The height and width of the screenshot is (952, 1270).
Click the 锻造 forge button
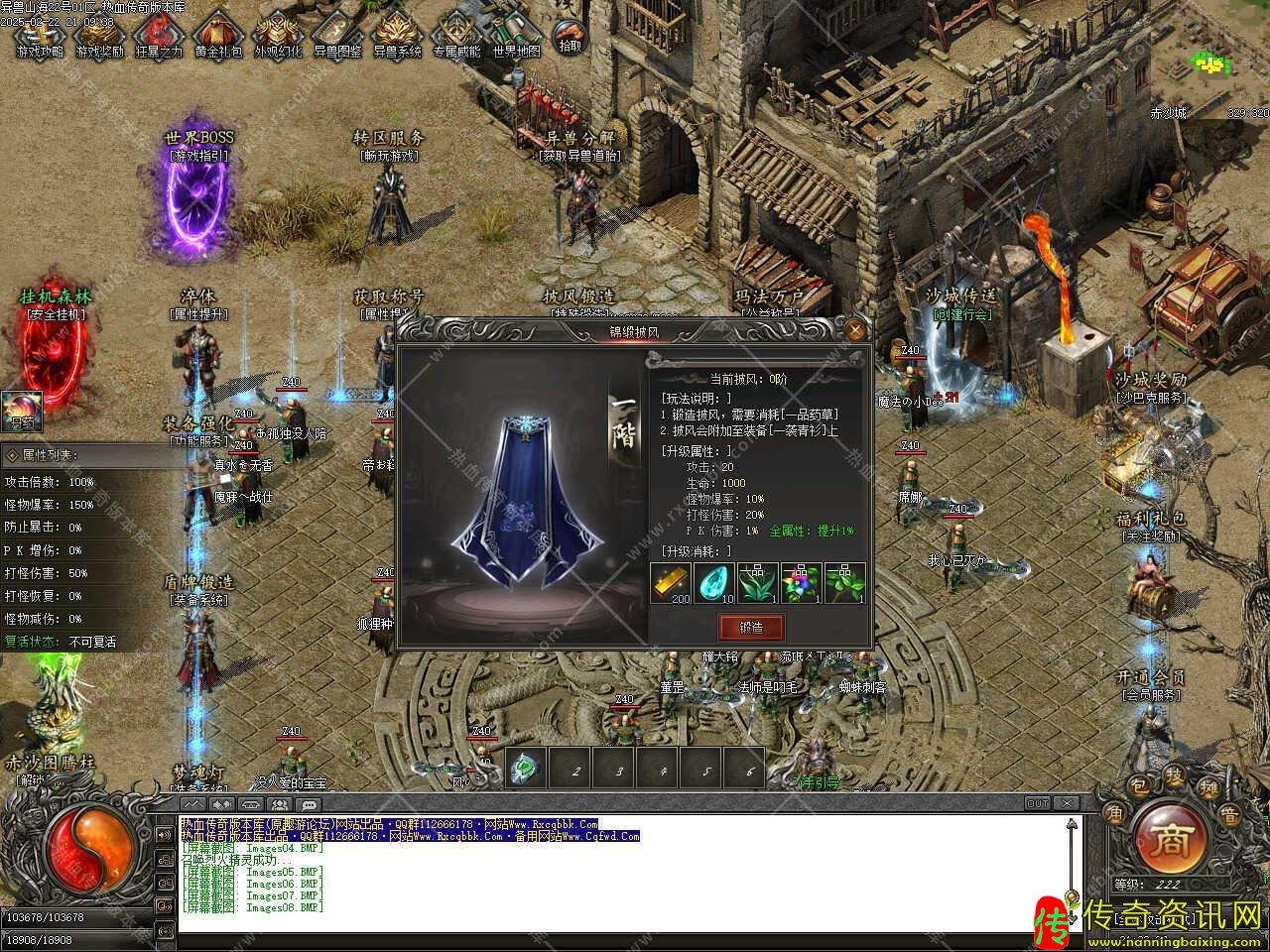tap(751, 627)
